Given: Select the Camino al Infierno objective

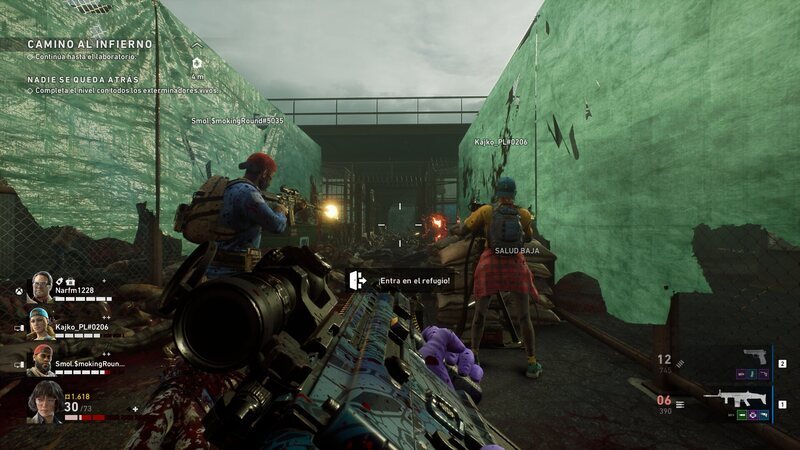Looking at the screenshot, I should (x=89, y=45).
